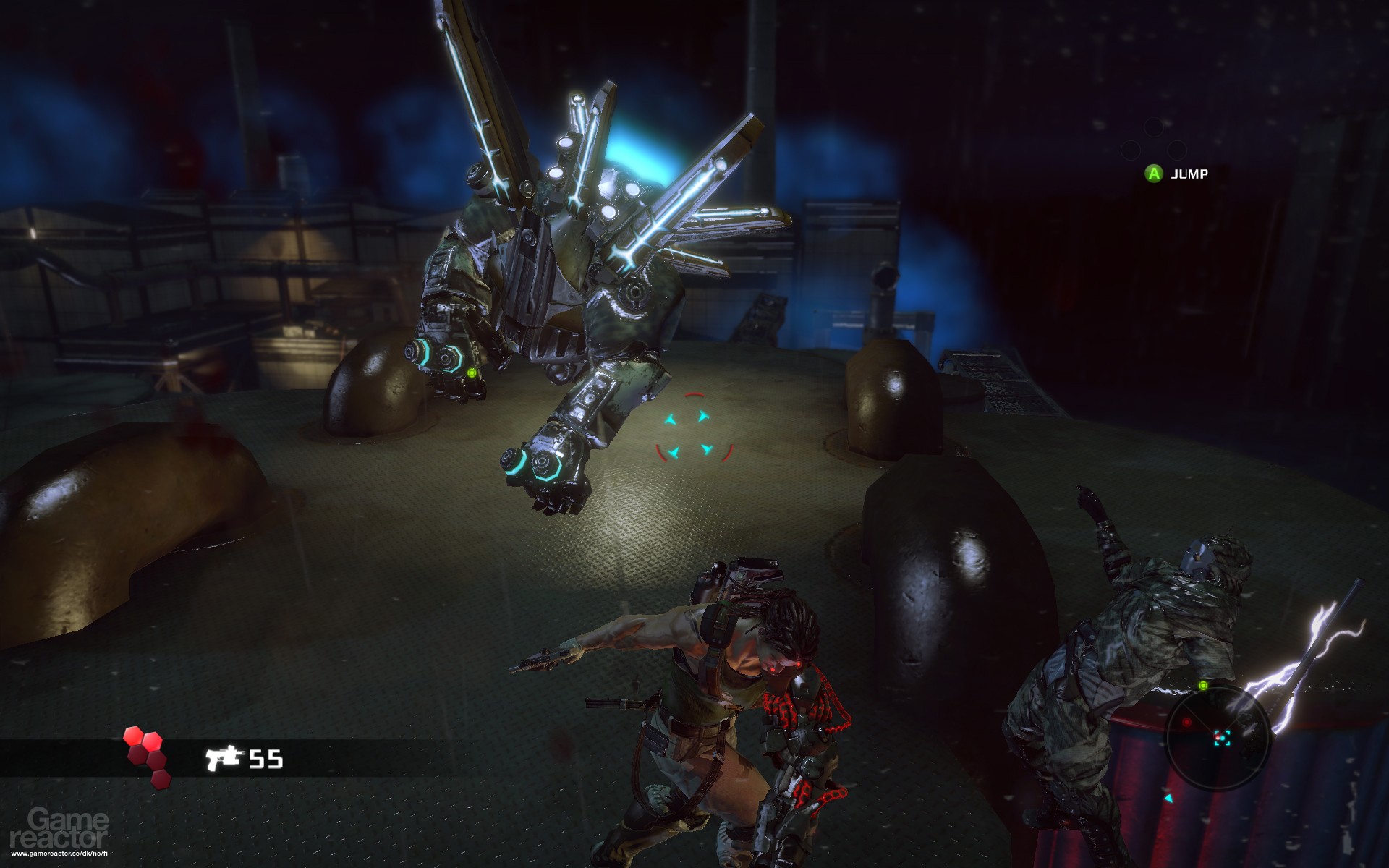Click the green blip above the radar circle
Image resolution: width=1389 pixels, height=868 pixels.
1203,686
